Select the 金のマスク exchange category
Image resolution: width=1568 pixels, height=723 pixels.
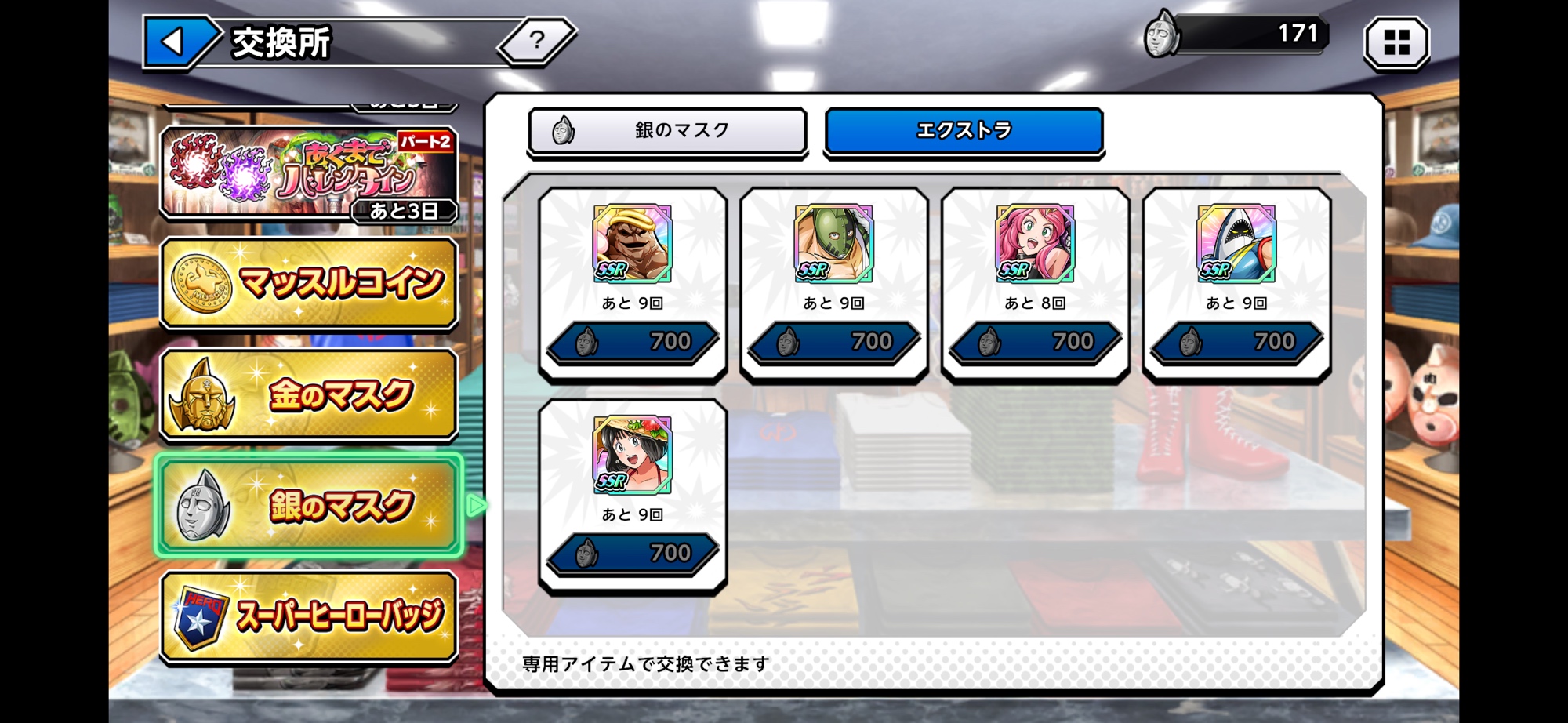309,394
